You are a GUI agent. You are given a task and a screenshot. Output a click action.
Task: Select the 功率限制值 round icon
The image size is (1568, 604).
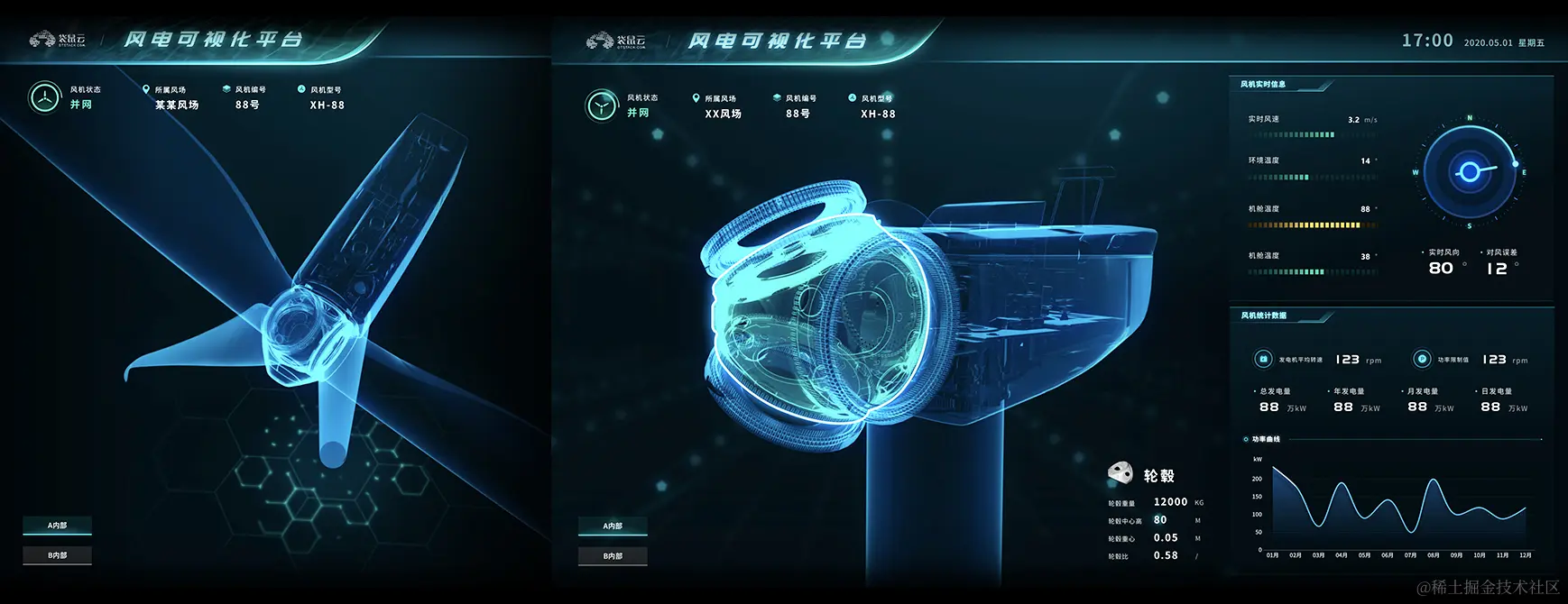point(1422,359)
